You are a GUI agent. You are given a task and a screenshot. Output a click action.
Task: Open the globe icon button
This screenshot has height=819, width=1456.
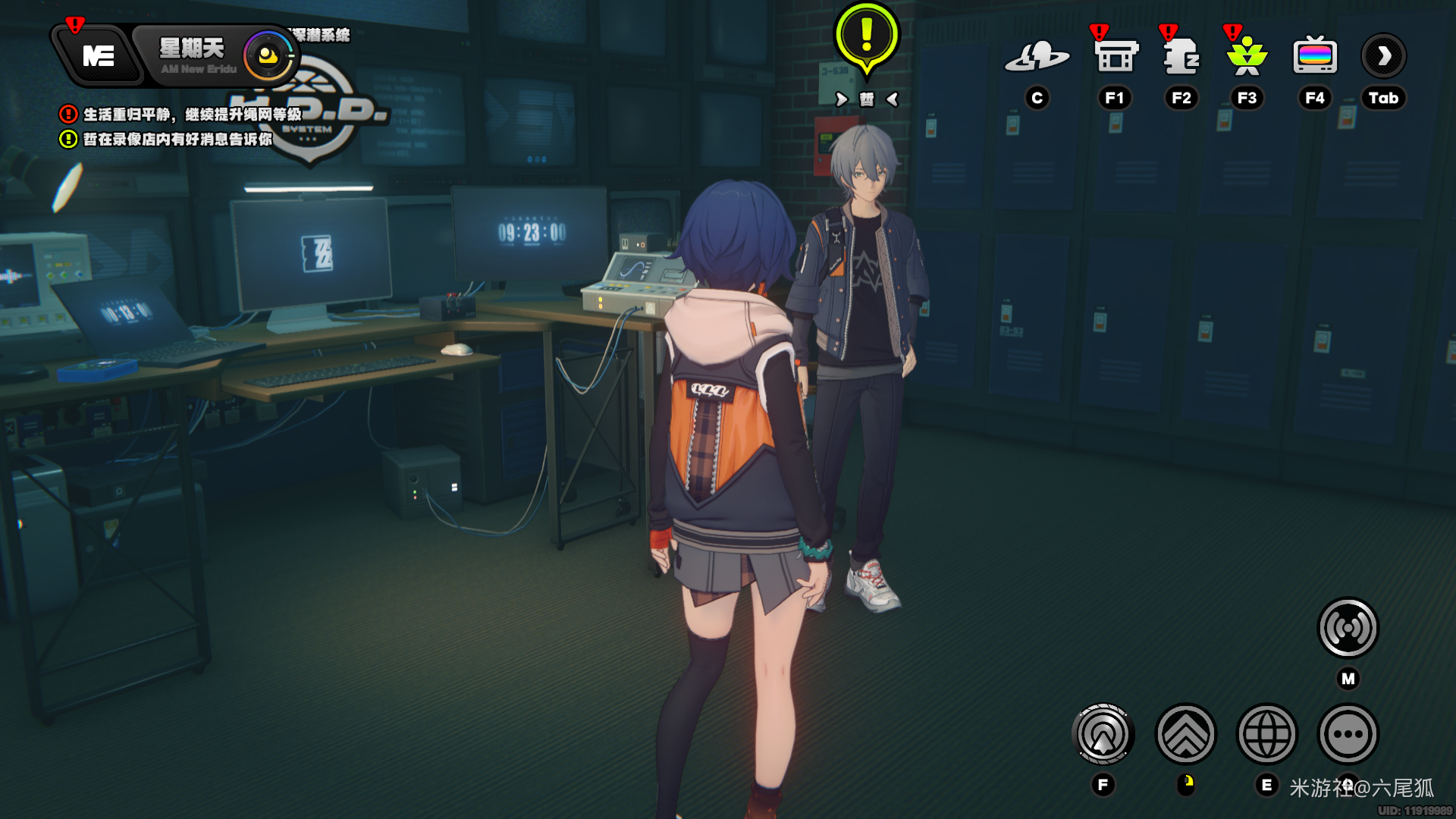click(x=1266, y=734)
